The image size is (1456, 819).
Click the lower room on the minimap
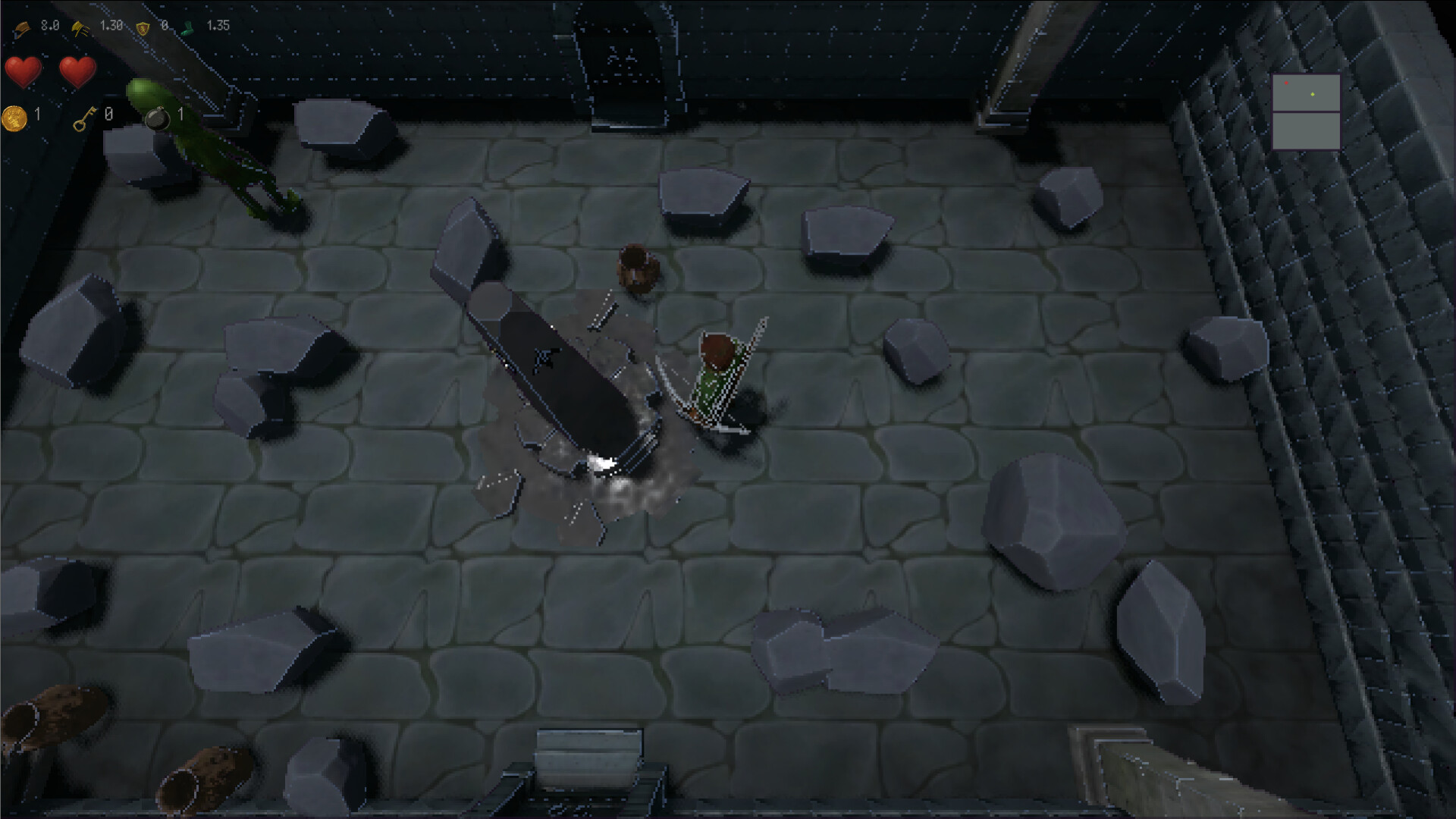click(x=1307, y=131)
